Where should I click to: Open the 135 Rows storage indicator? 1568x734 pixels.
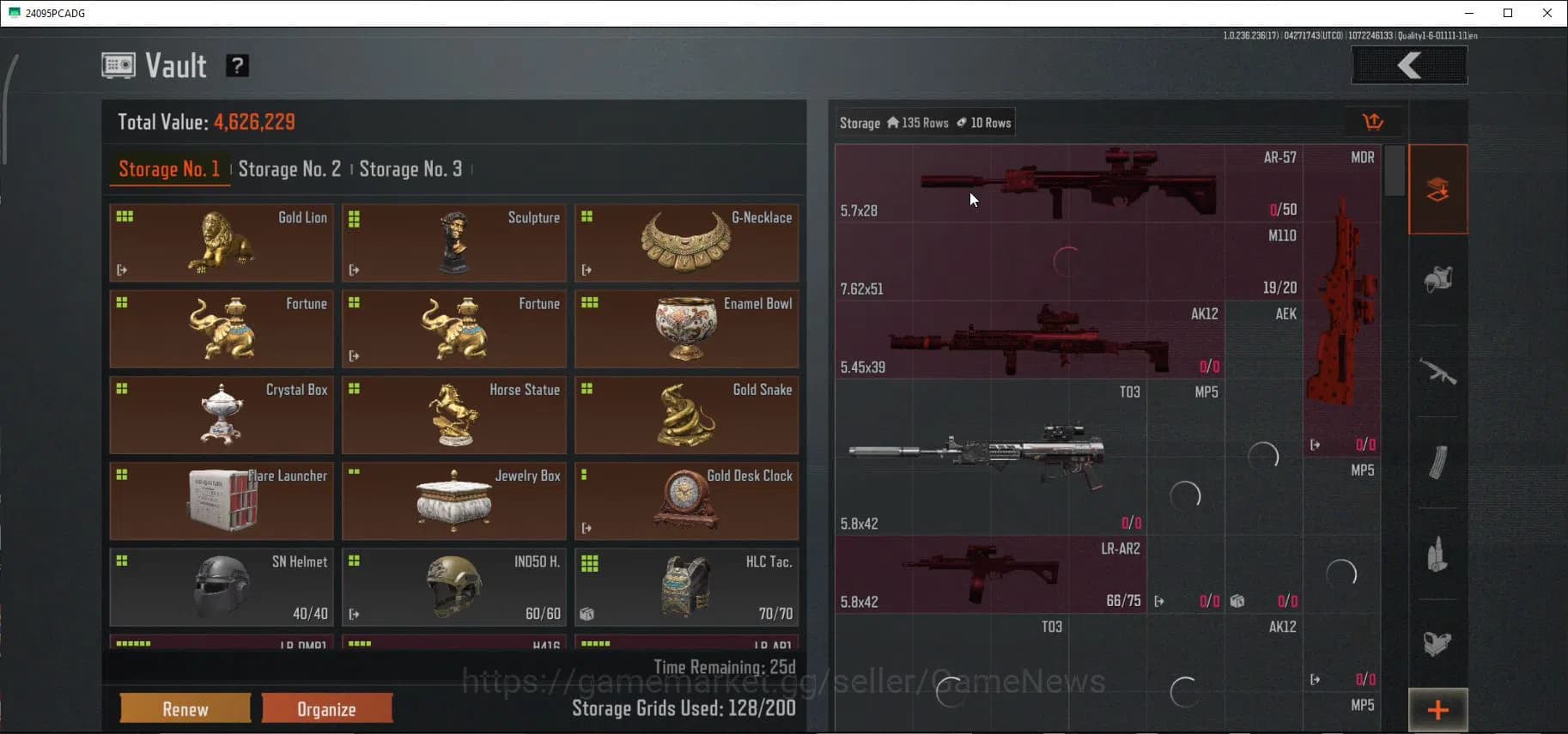coord(918,122)
